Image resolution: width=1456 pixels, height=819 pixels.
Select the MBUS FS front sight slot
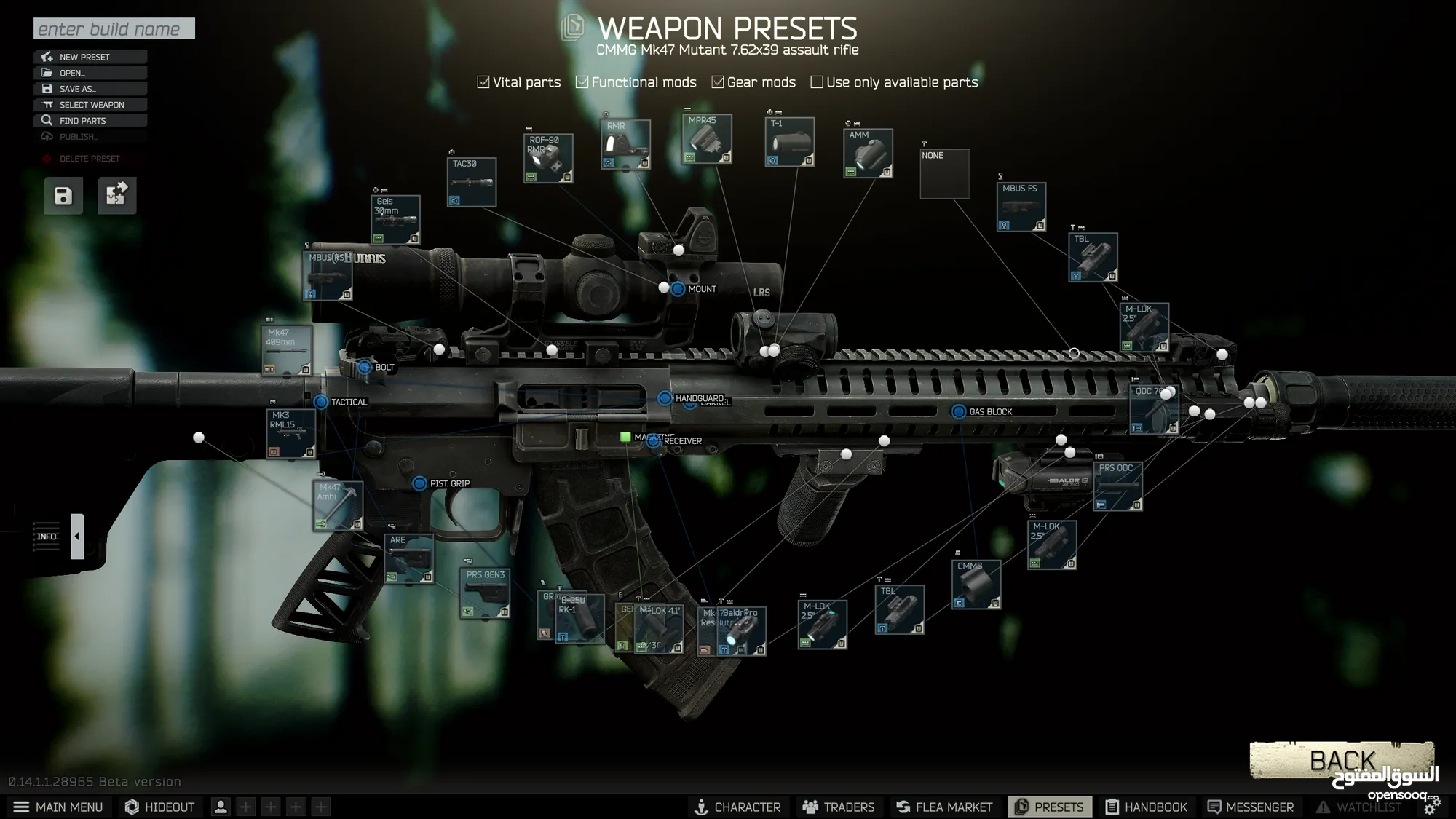click(x=1021, y=207)
